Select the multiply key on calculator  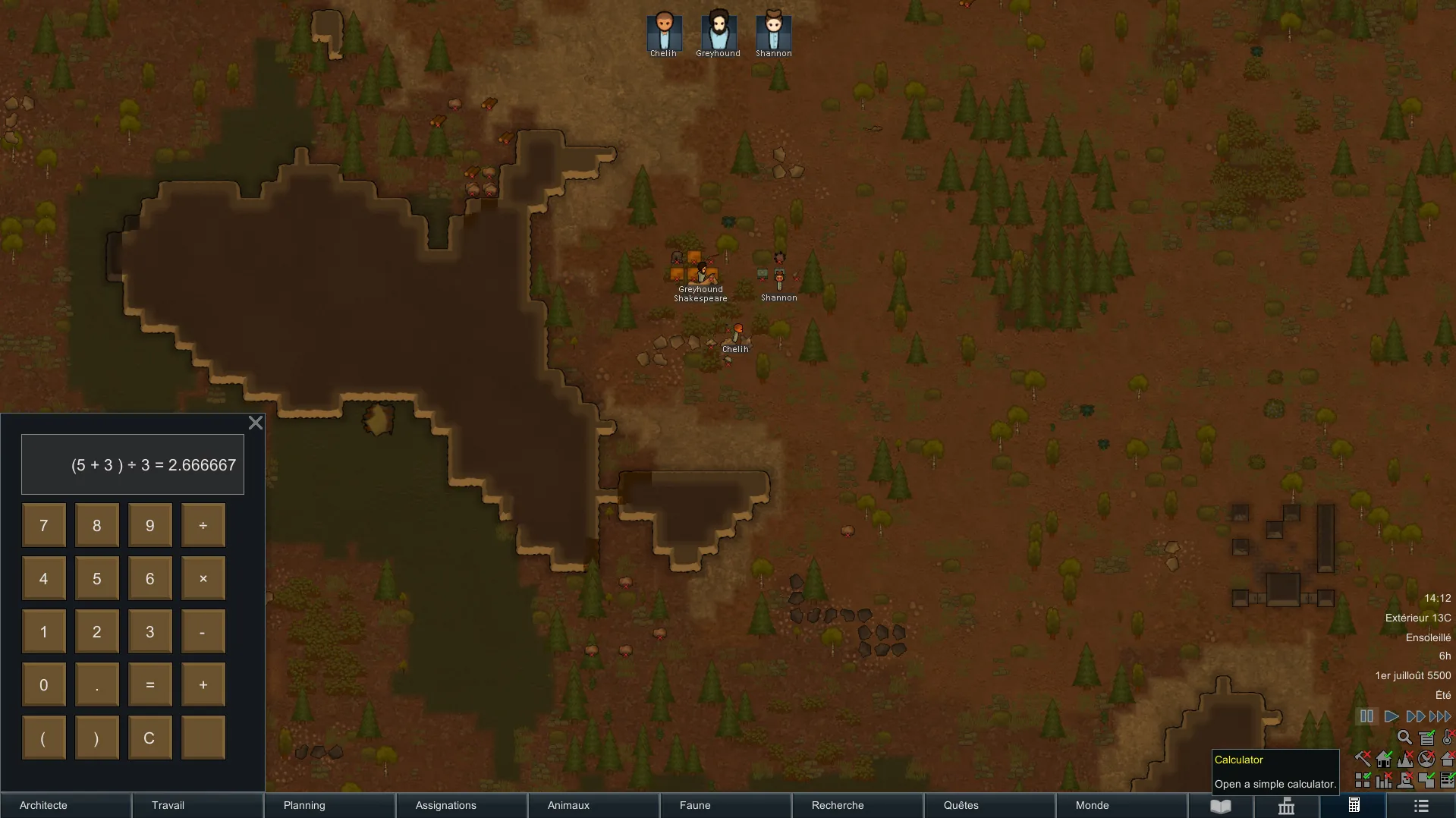click(203, 578)
